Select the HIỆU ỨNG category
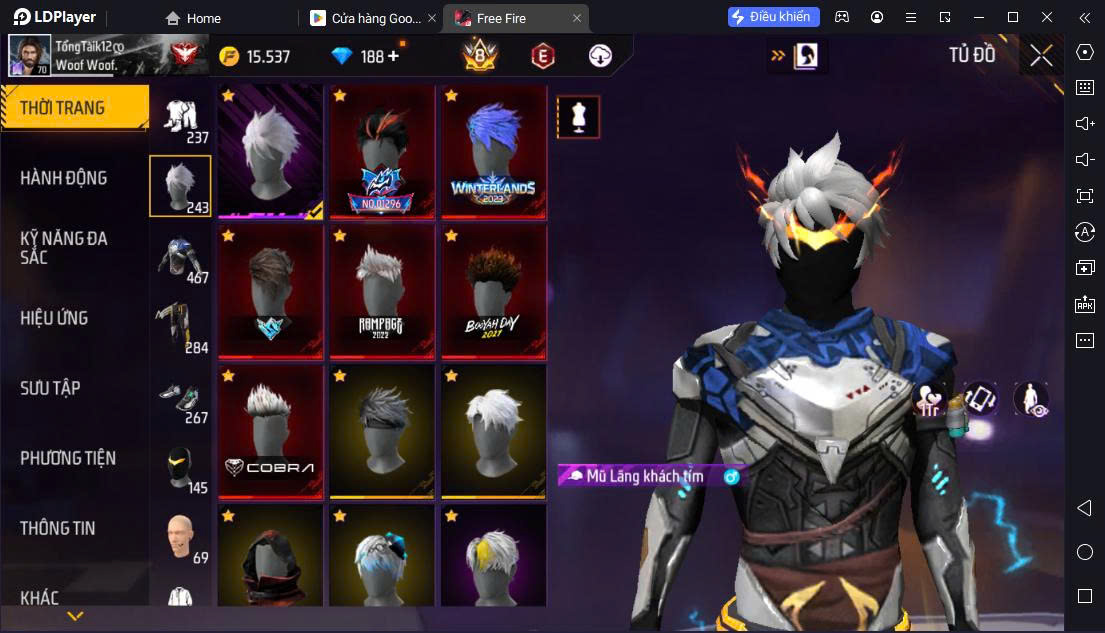The image size is (1105, 633). click(55, 318)
